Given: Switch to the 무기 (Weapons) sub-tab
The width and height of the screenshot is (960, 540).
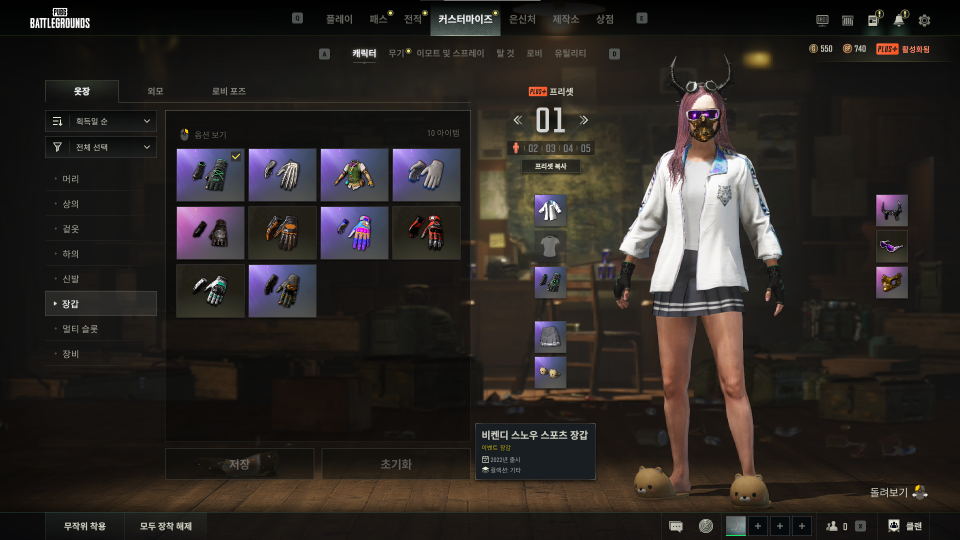Looking at the screenshot, I should (397, 53).
